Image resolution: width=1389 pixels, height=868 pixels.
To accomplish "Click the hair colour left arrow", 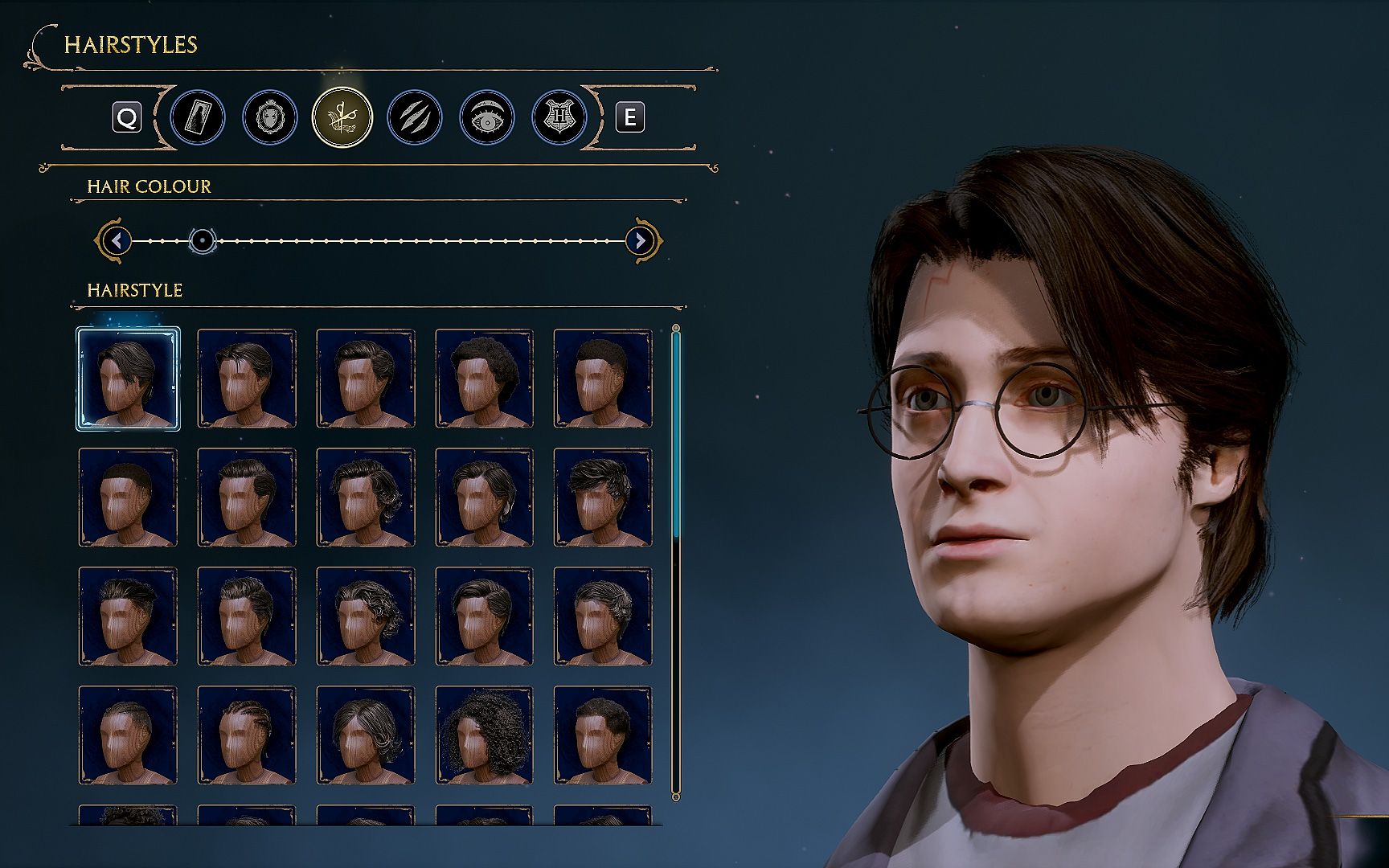I will click(x=117, y=240).
